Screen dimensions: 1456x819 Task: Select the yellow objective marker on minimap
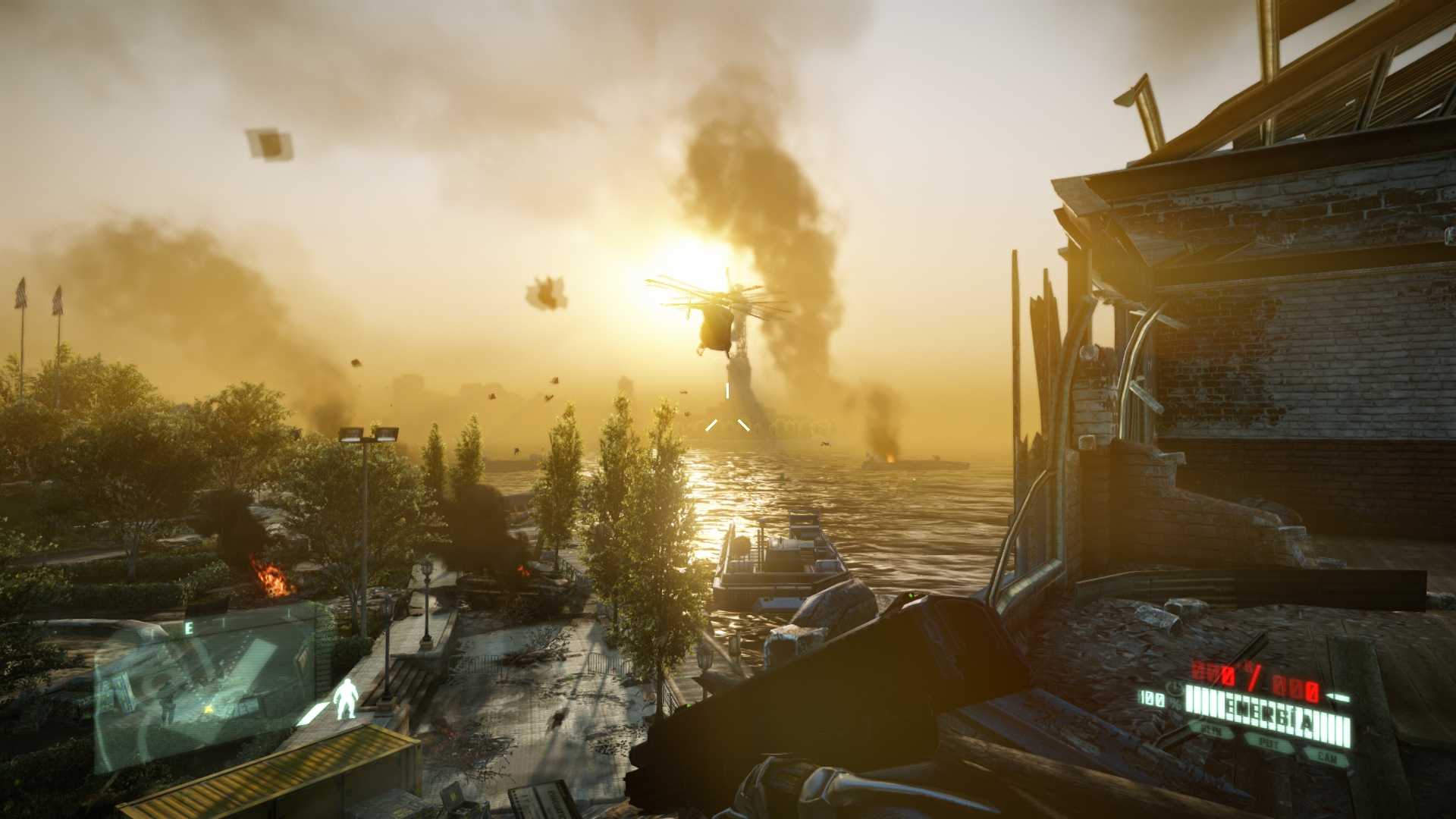(209, 708)
